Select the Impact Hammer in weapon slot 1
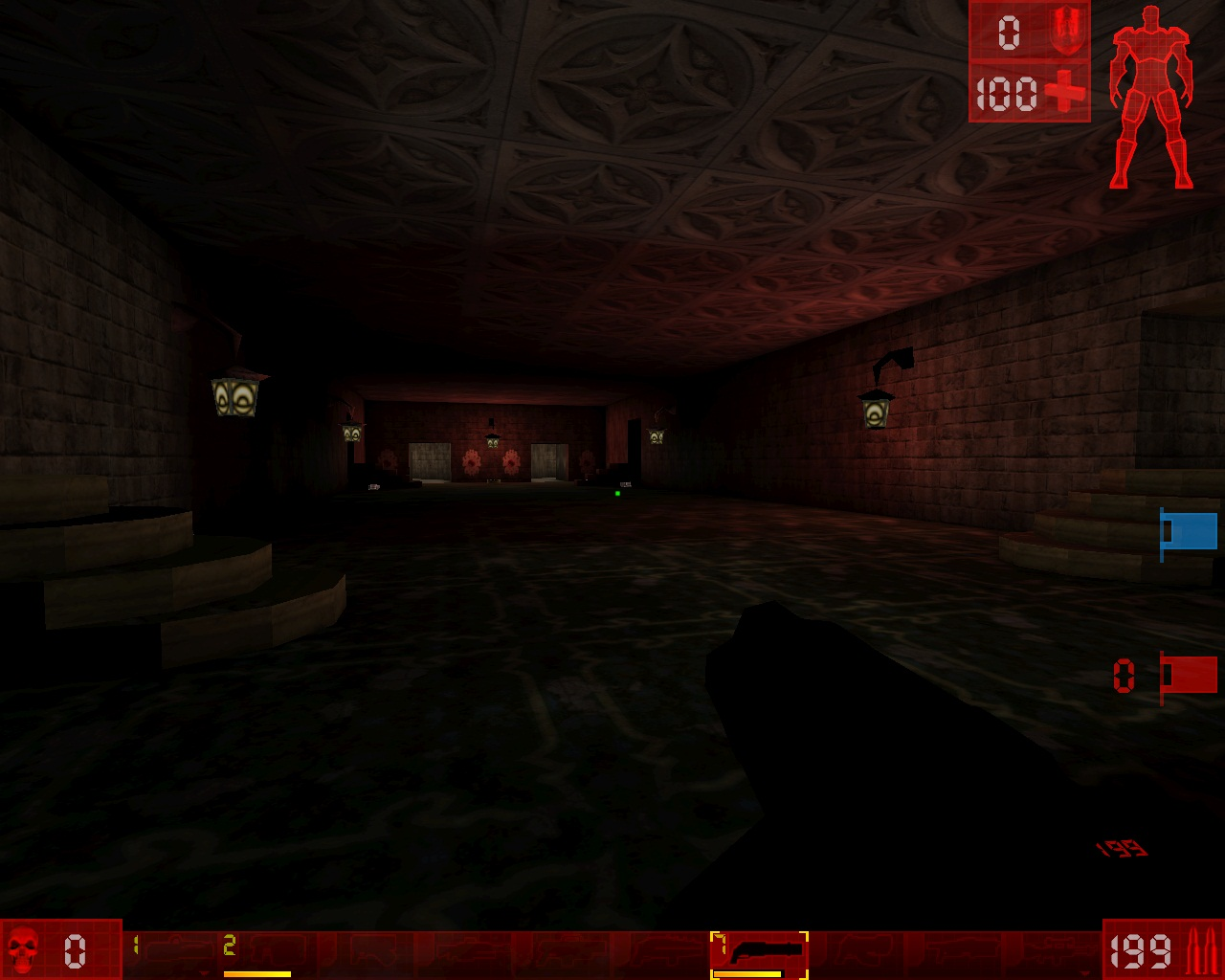Viewport: 1225px width, 980px height. click(172, 952)
